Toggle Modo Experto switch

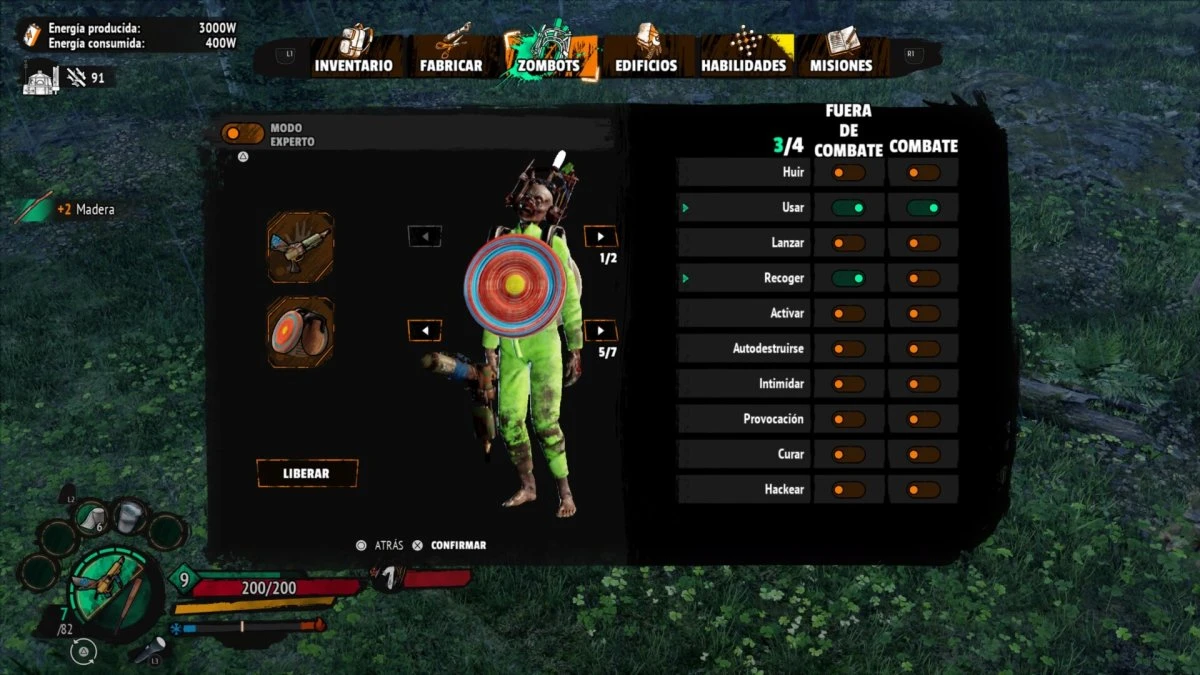[243, 133]
